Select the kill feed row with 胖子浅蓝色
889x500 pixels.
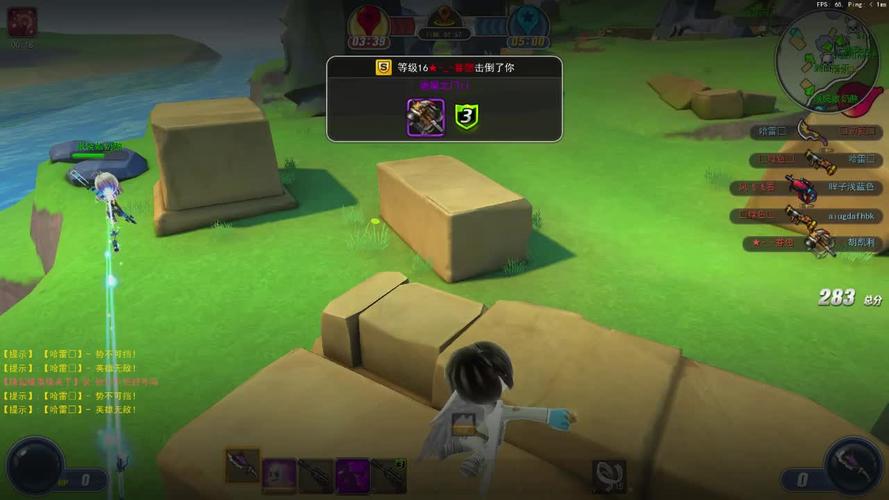point(812,187)
